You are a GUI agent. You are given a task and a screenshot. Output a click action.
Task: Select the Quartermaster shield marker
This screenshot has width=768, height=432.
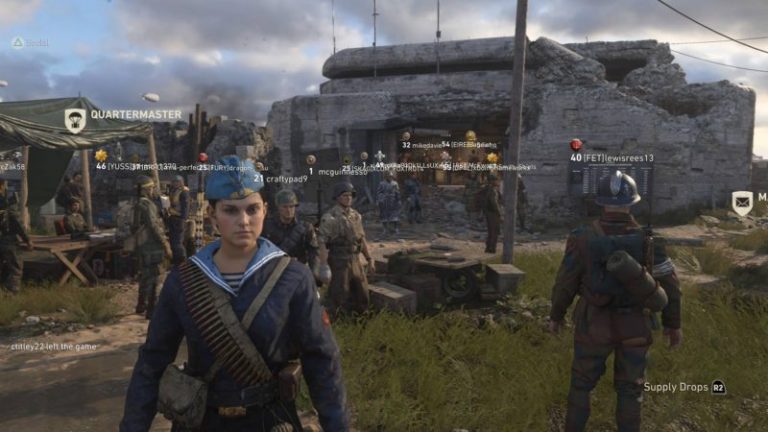click(x=75, y=120)
